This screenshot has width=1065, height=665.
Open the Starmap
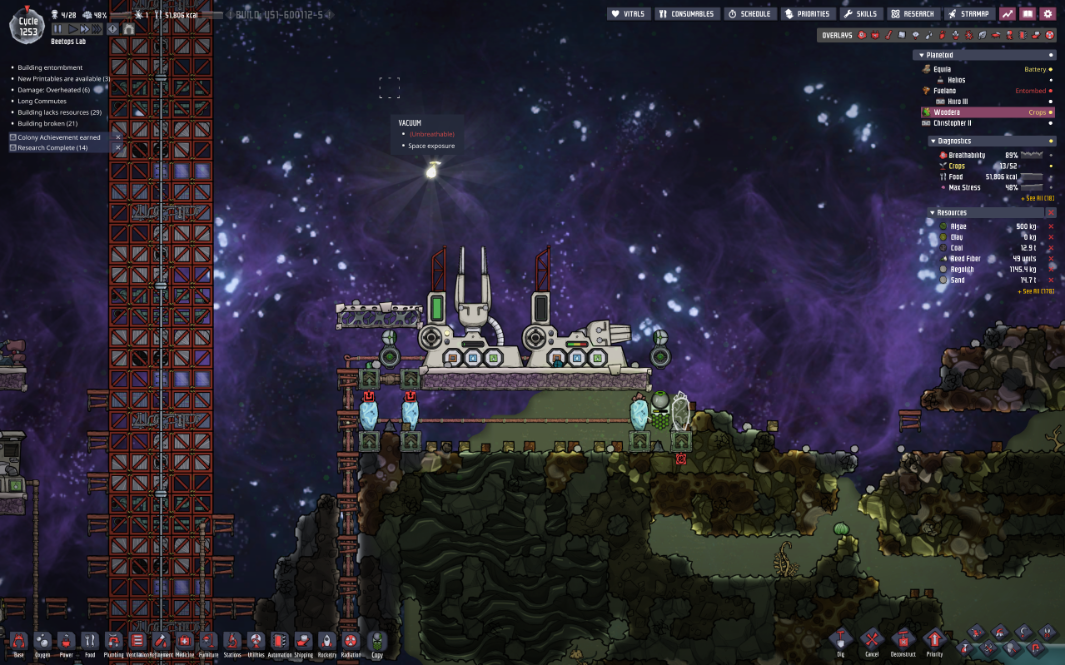pyautogui.click(x=969, y=14)
